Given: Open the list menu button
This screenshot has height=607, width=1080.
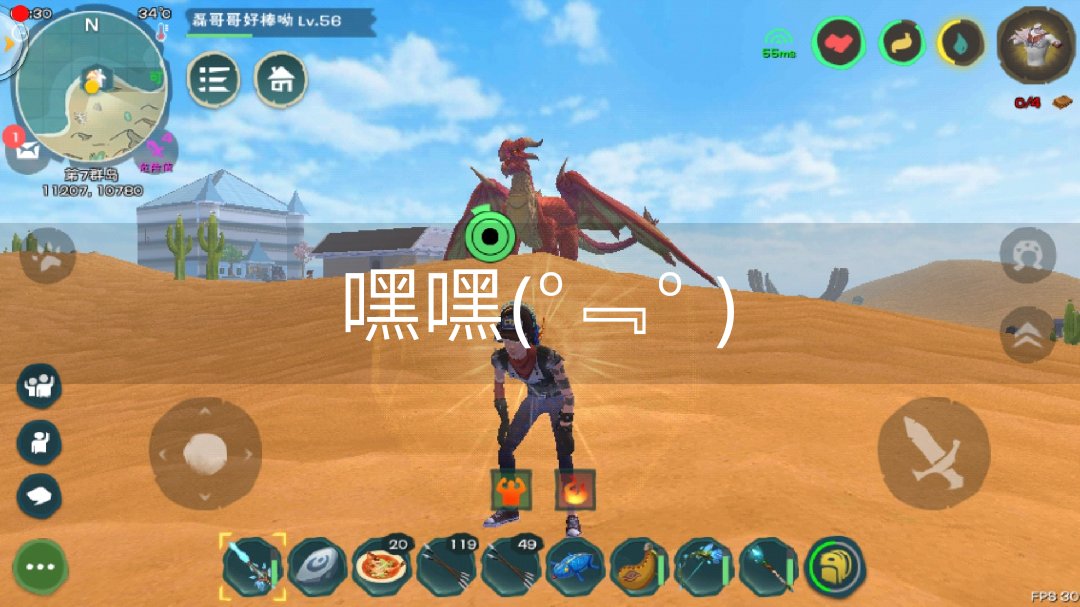Looking at the screenshot, I should [x=213, y=80].
